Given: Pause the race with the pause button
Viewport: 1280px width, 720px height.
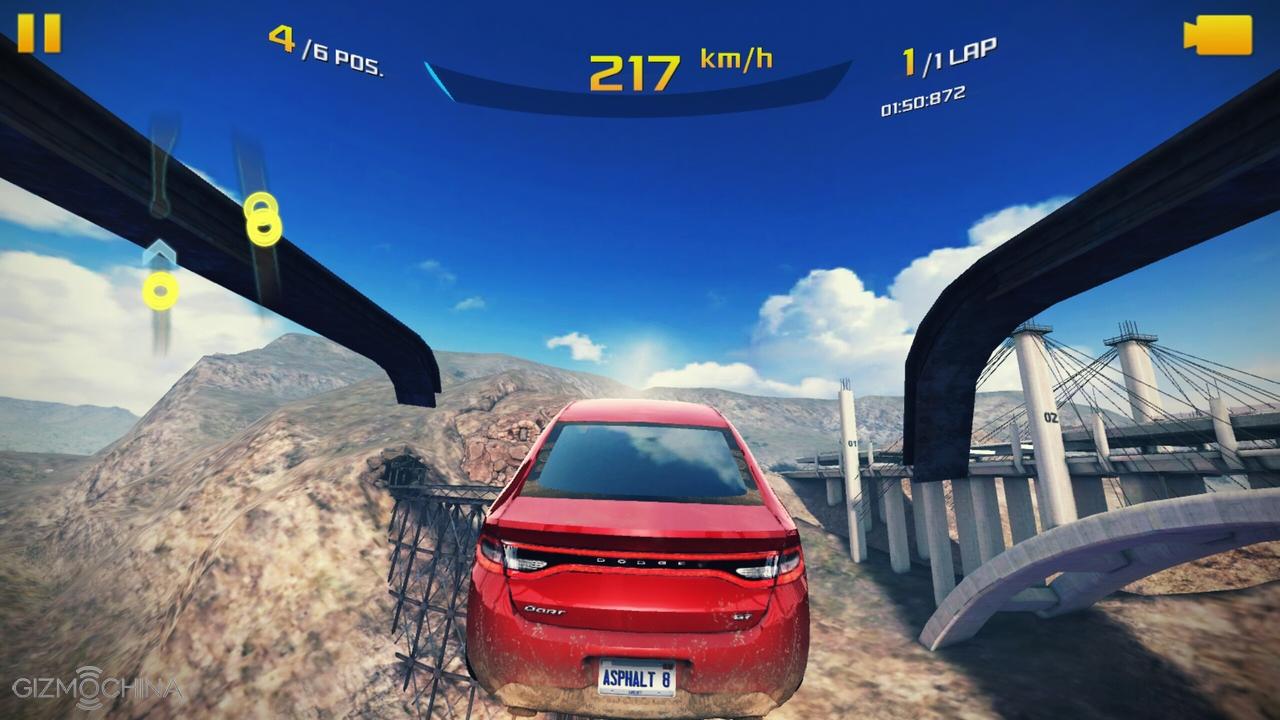Looking at the screenshot, I should pos(39,33).
